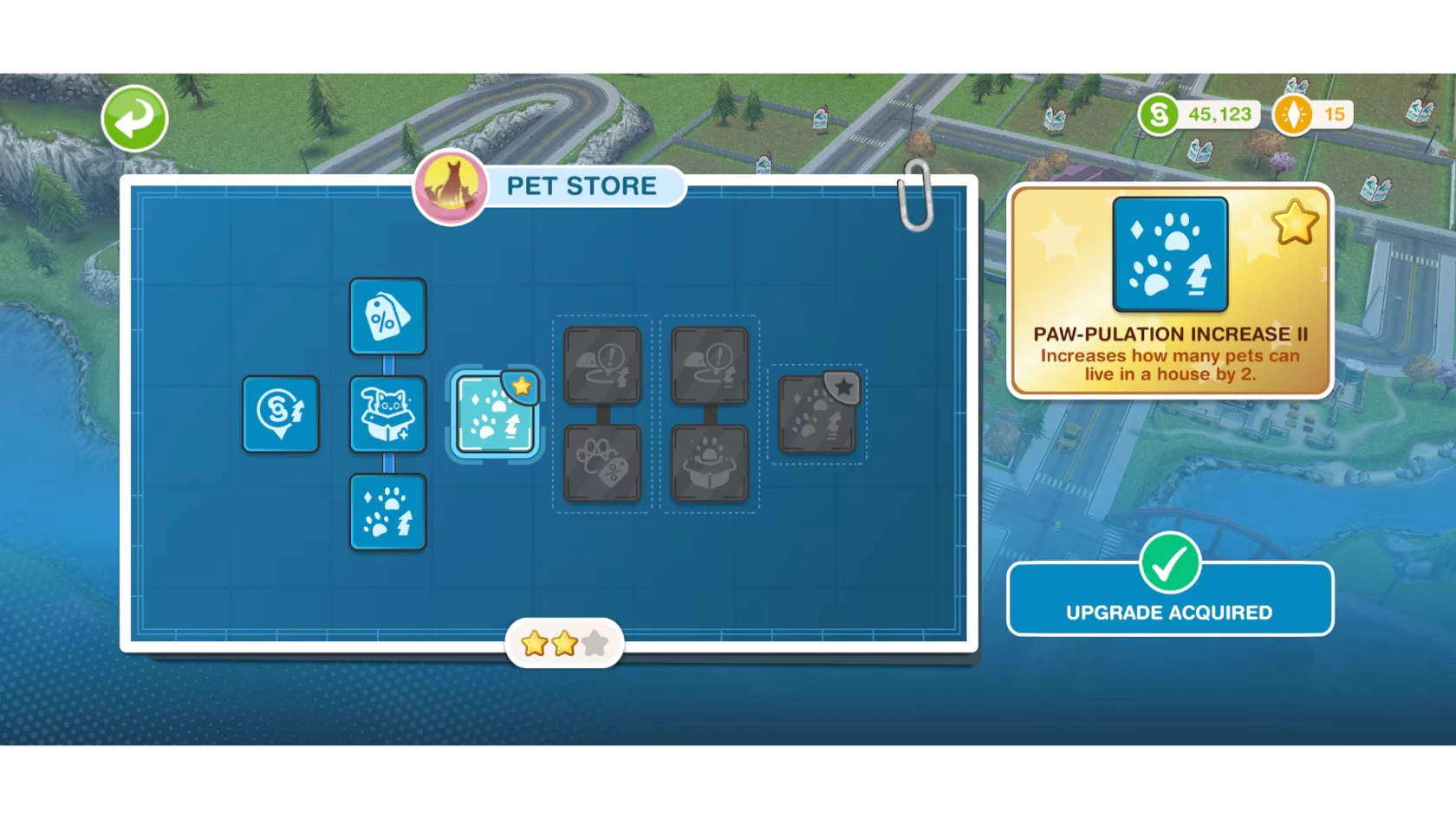Screen dimensions: 1456x819
Task: Choose the Simoleon boost upgrade tile
Action: [x=280, y=414]
